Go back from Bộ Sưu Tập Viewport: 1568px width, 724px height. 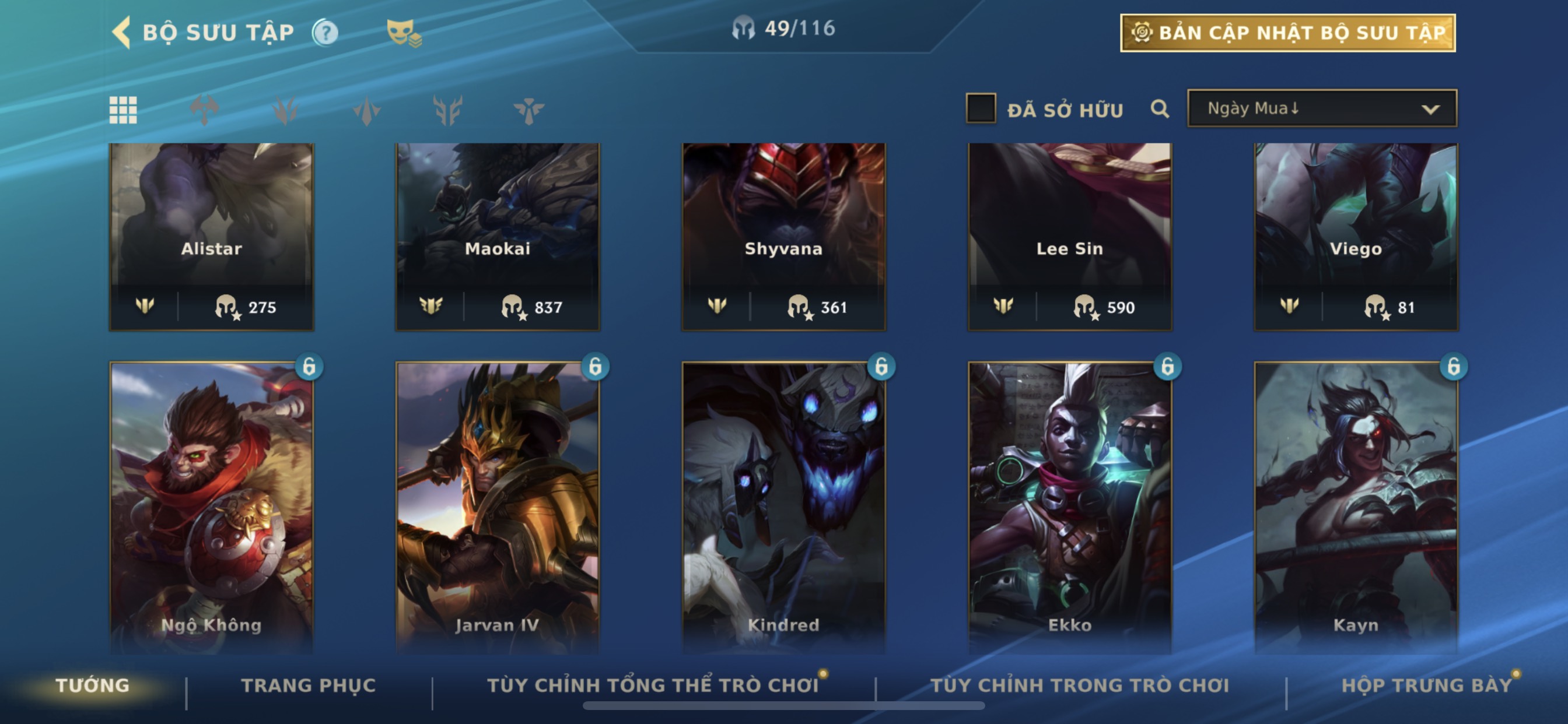123,32
